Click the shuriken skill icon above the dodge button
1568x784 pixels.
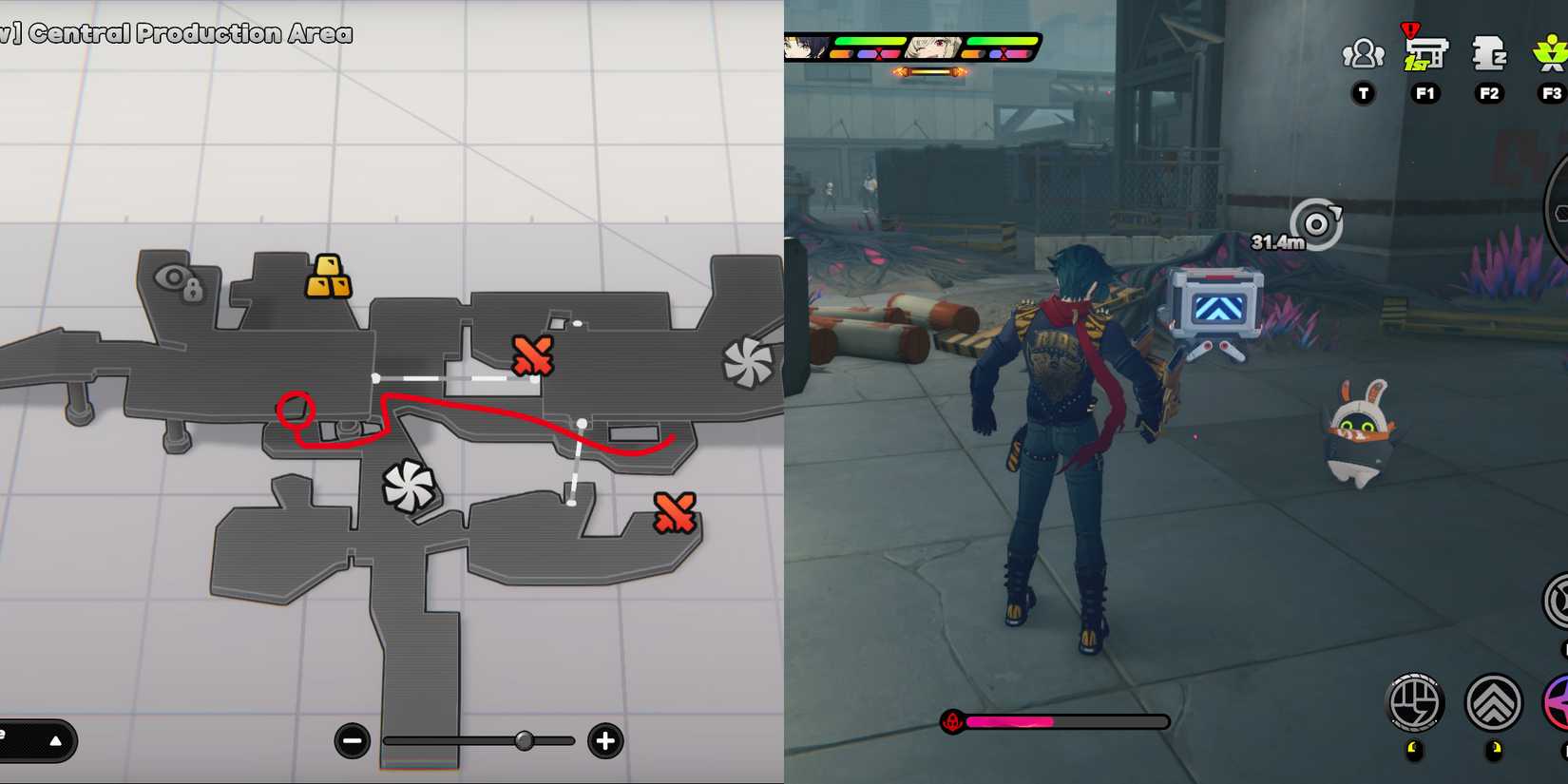coord(1561,599)
